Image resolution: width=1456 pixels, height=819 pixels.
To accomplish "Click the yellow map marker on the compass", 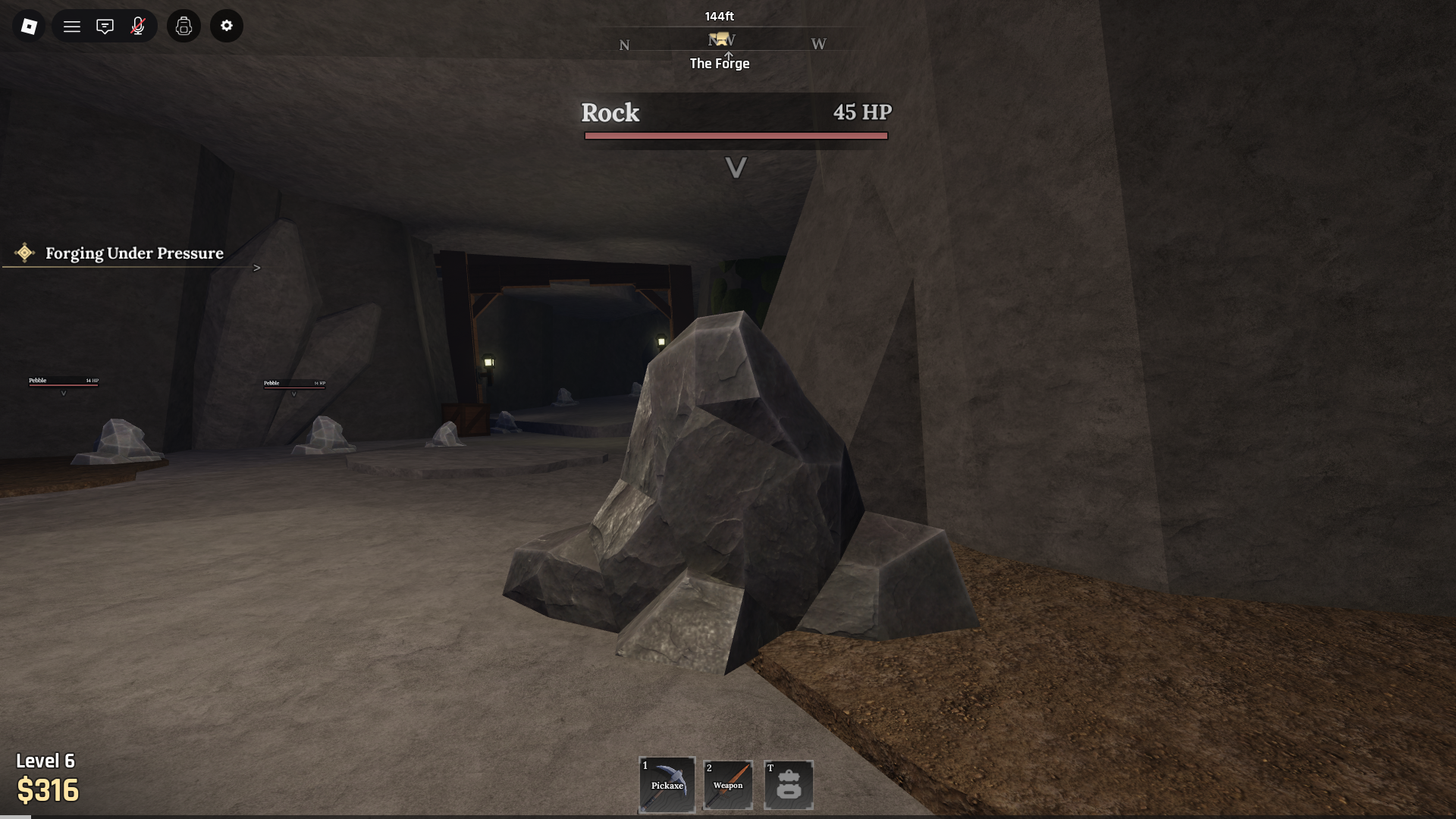I will click(722, 40).
